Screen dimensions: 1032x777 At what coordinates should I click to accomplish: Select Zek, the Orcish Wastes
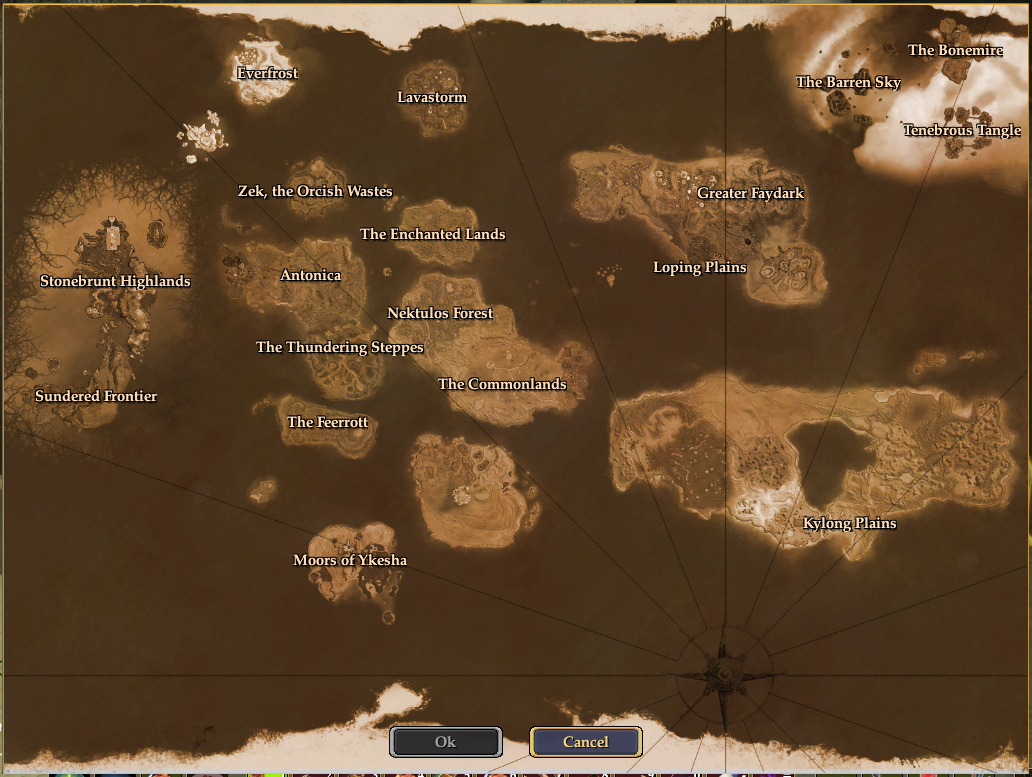315,191
